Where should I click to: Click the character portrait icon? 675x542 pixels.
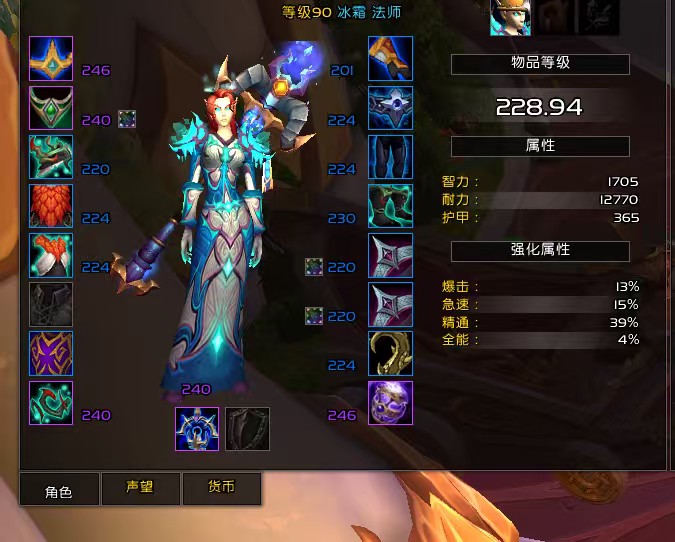[x=510, y=17]
